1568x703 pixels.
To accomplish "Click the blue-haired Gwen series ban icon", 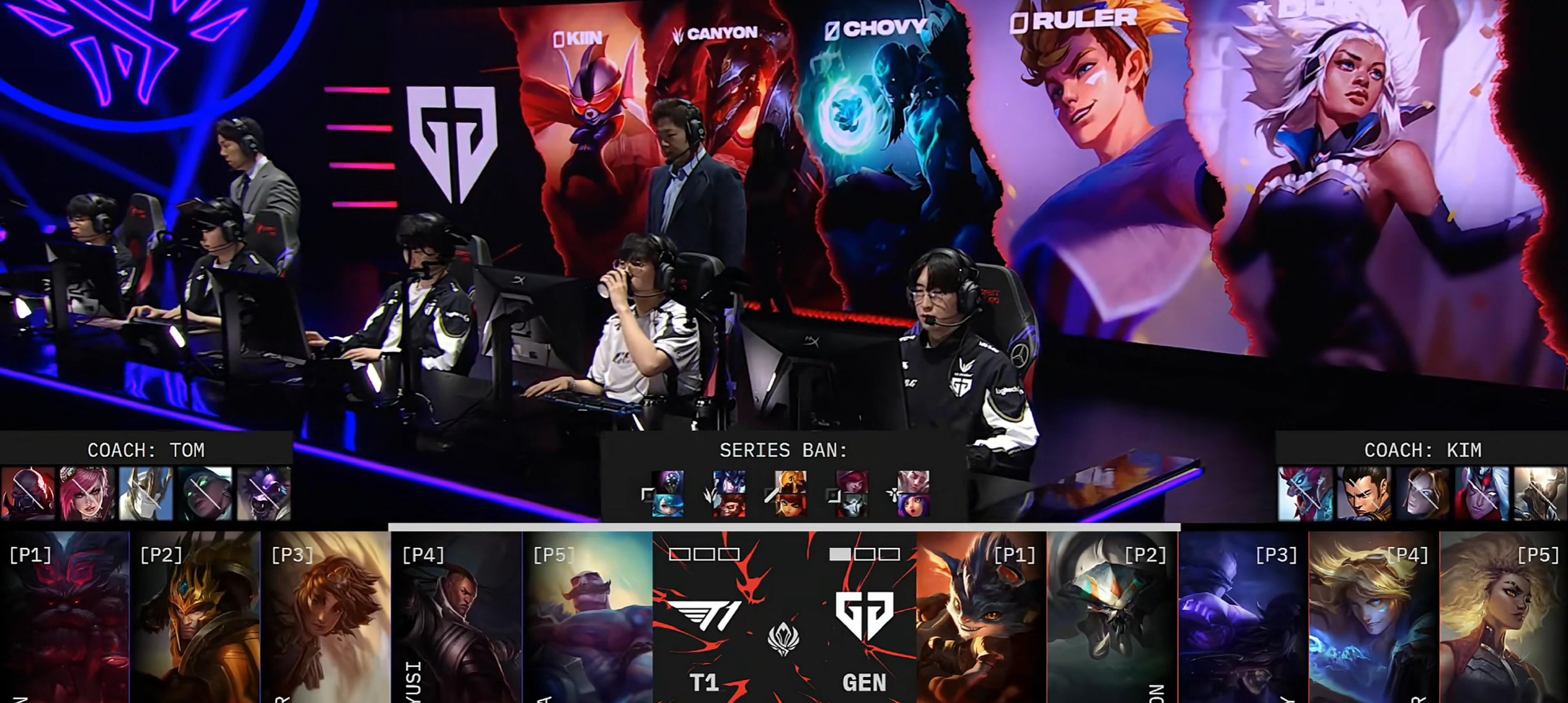I will (667, 505).
